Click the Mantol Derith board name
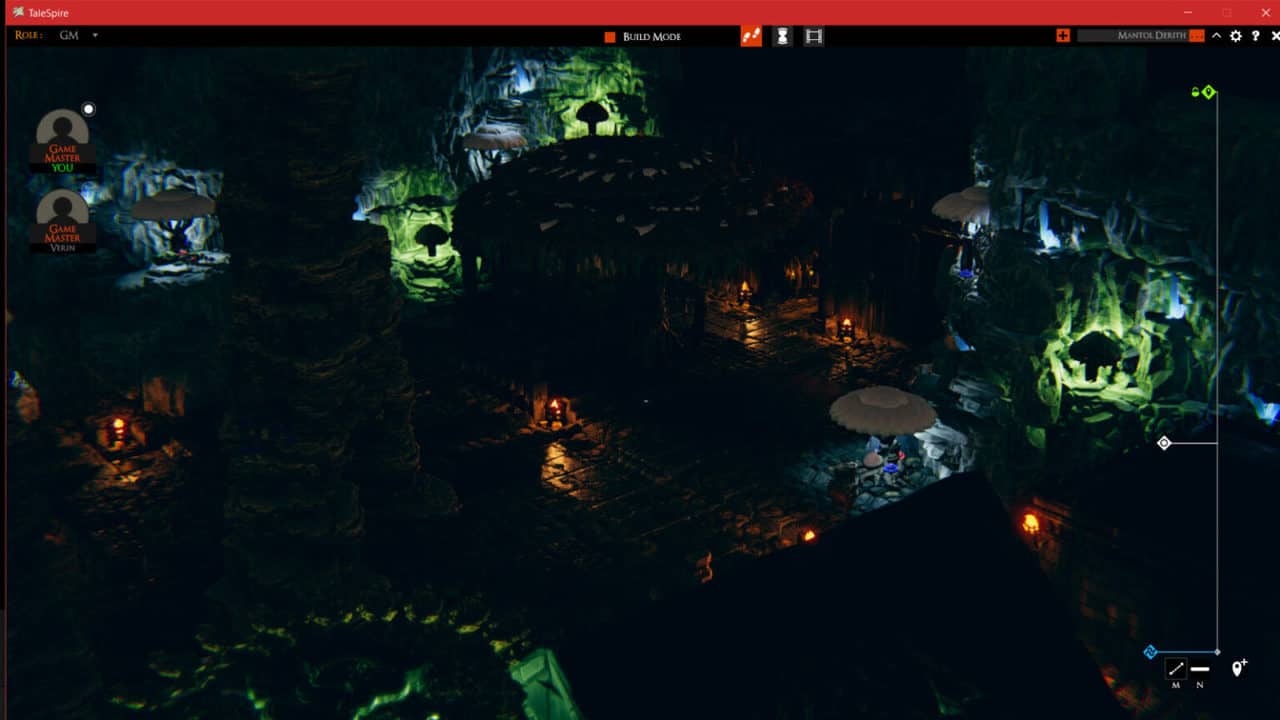Image resolution: width=1280 pixels, height=720 pixels. (1150, 36)
